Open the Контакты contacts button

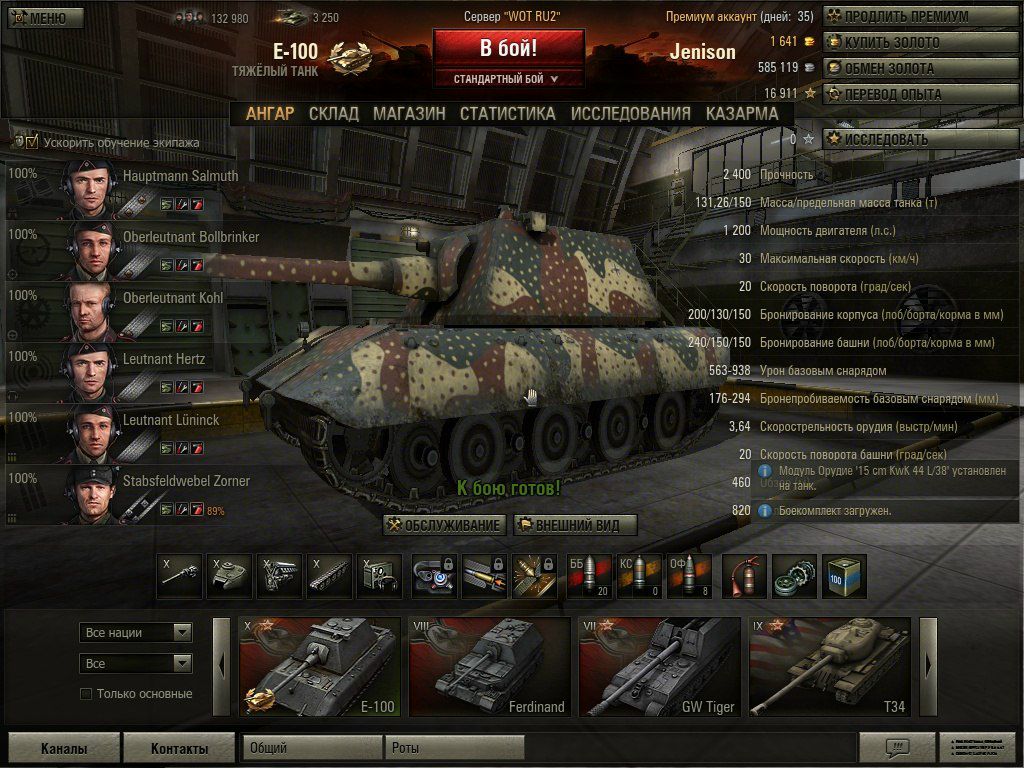(x=179, y=748)
